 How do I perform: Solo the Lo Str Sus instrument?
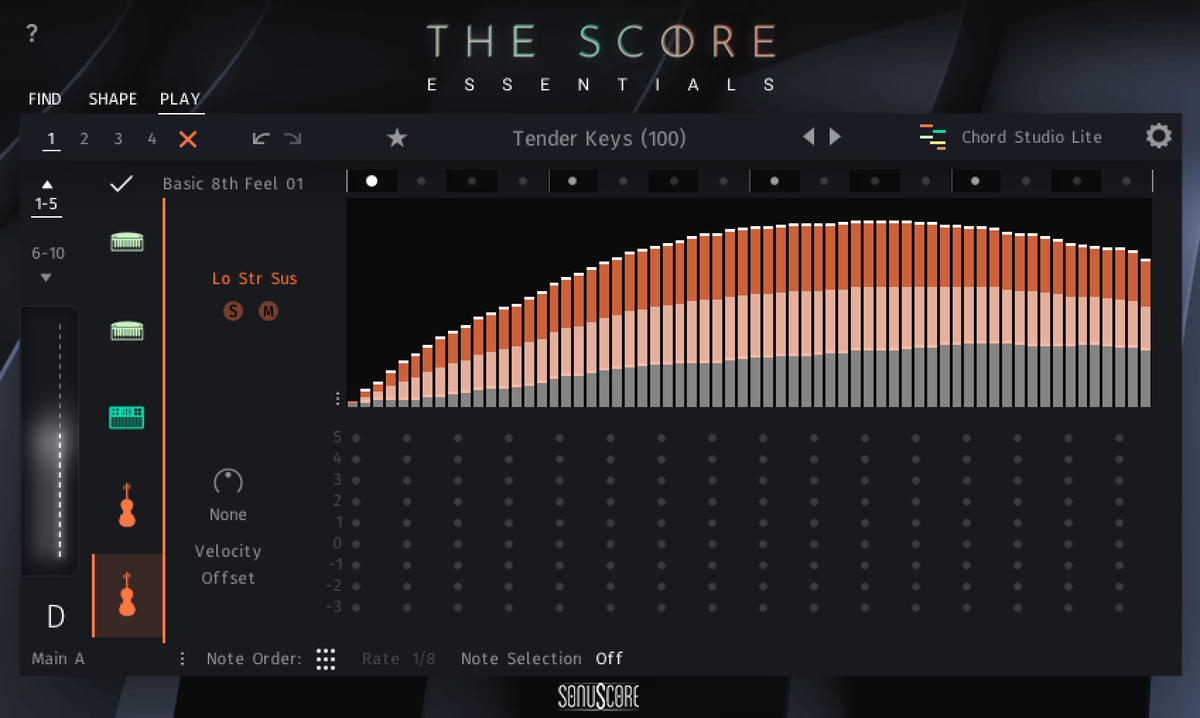(x=233, y=311)
